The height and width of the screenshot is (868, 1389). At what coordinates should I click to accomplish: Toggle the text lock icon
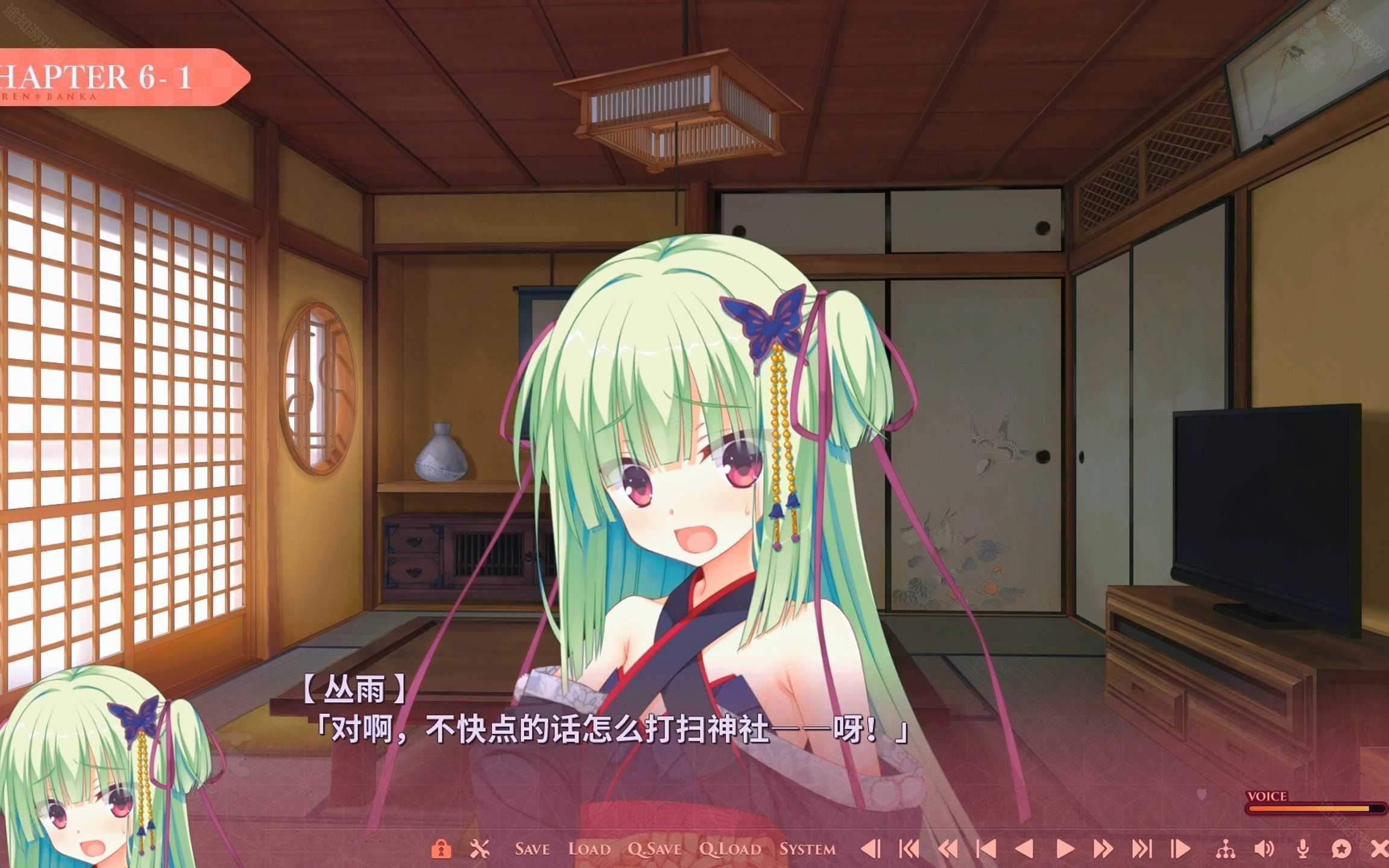coord(441,850)
